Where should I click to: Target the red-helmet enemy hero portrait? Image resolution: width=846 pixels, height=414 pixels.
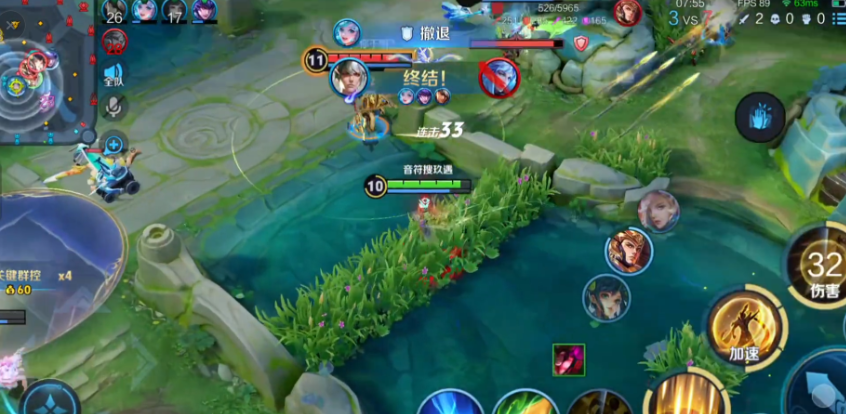628,250
